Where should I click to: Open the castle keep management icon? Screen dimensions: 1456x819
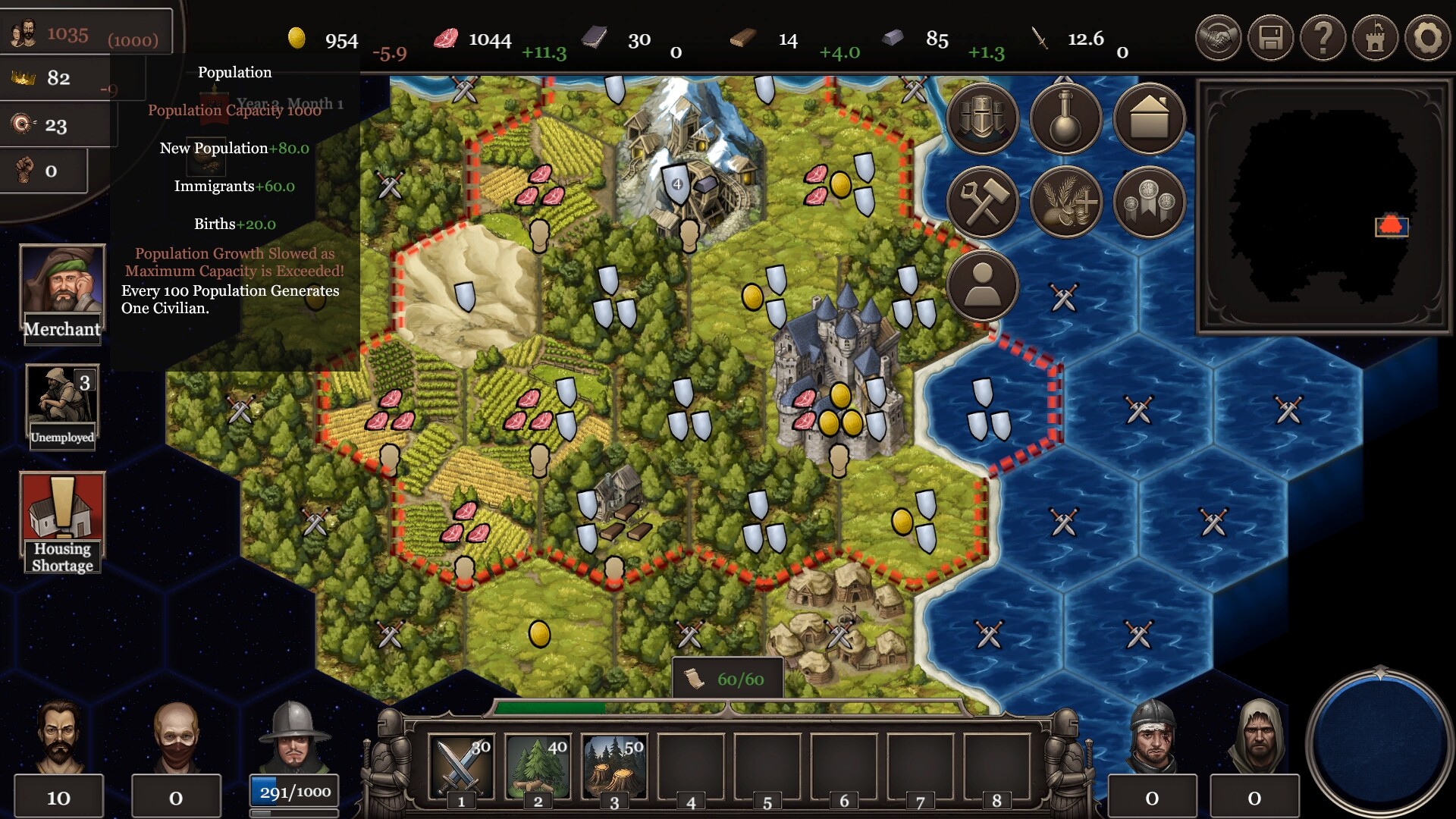pos(1375,36)
